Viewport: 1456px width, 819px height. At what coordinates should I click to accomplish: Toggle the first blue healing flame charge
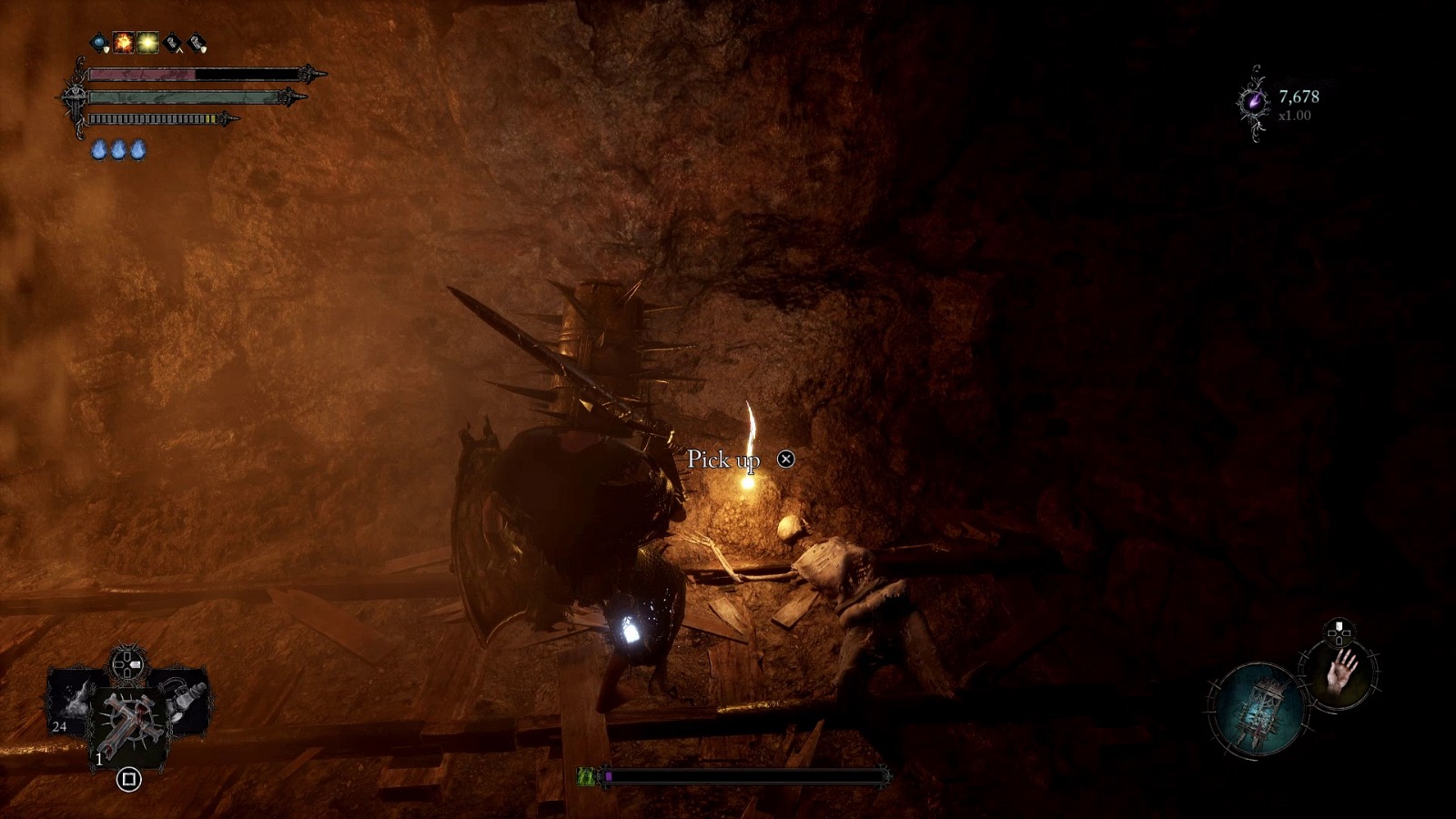(x=99, y=151)
